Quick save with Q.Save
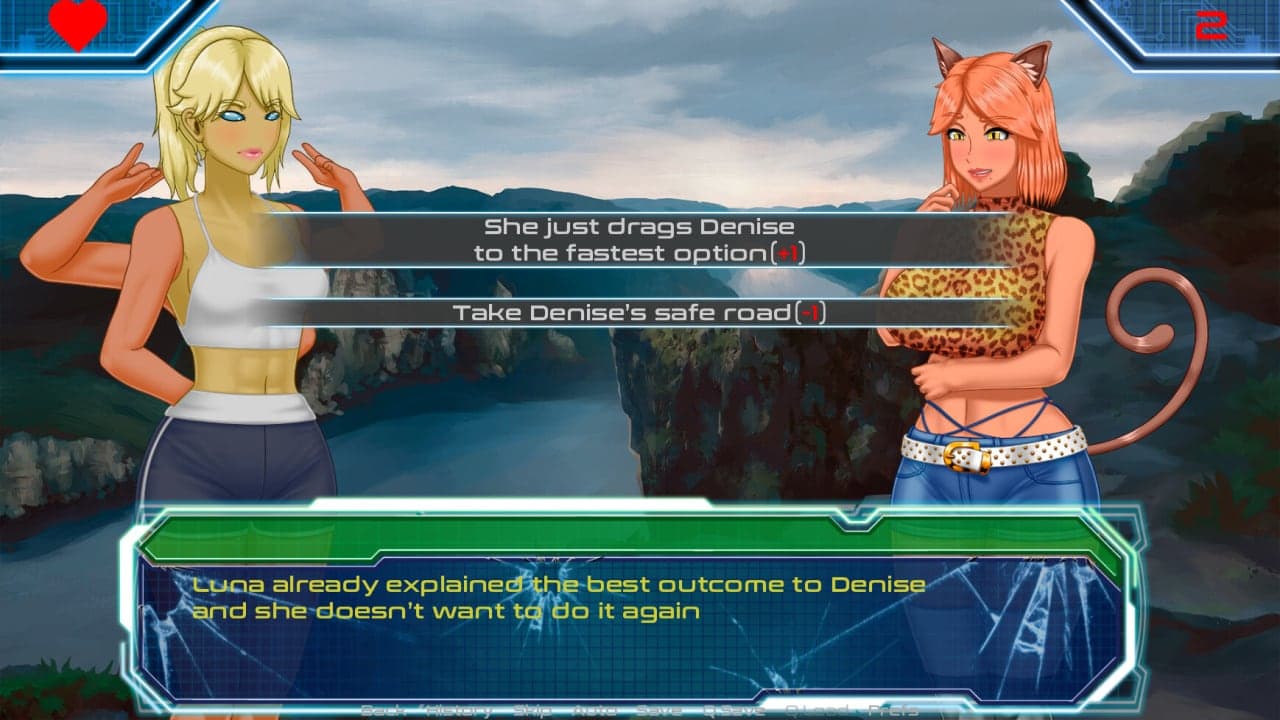The image size is (1280, 720). click(x=735, y=710)
